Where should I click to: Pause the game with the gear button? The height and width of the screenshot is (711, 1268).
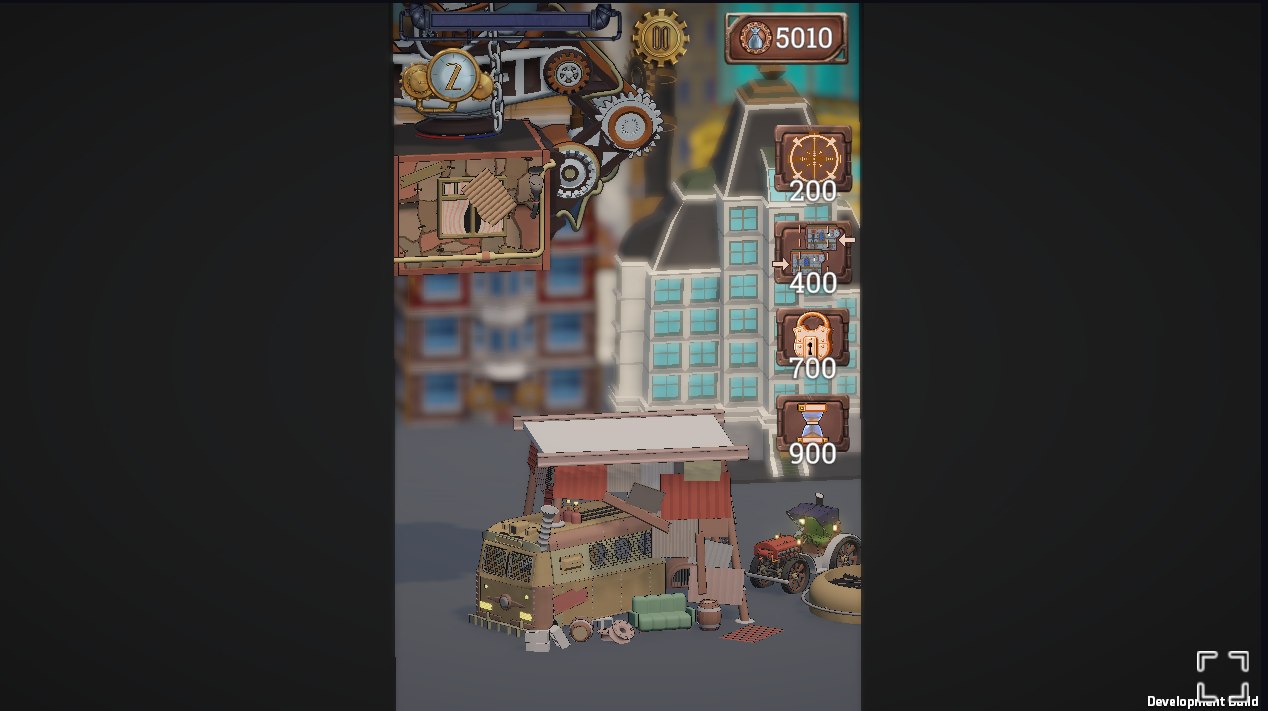pyautogui.click(x=660, y=38)
